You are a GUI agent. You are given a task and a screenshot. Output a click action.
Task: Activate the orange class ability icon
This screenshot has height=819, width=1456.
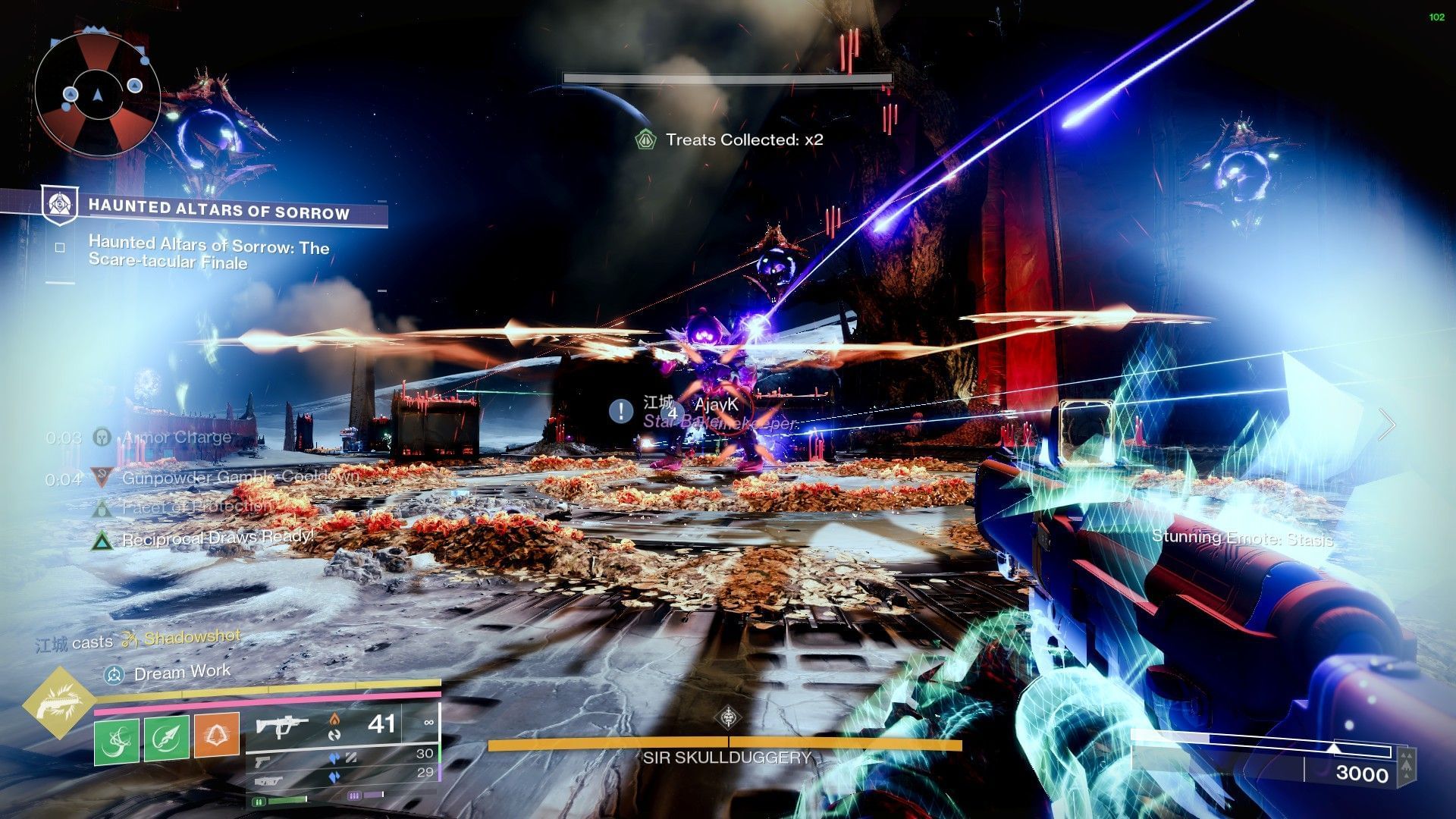(216, 736)
